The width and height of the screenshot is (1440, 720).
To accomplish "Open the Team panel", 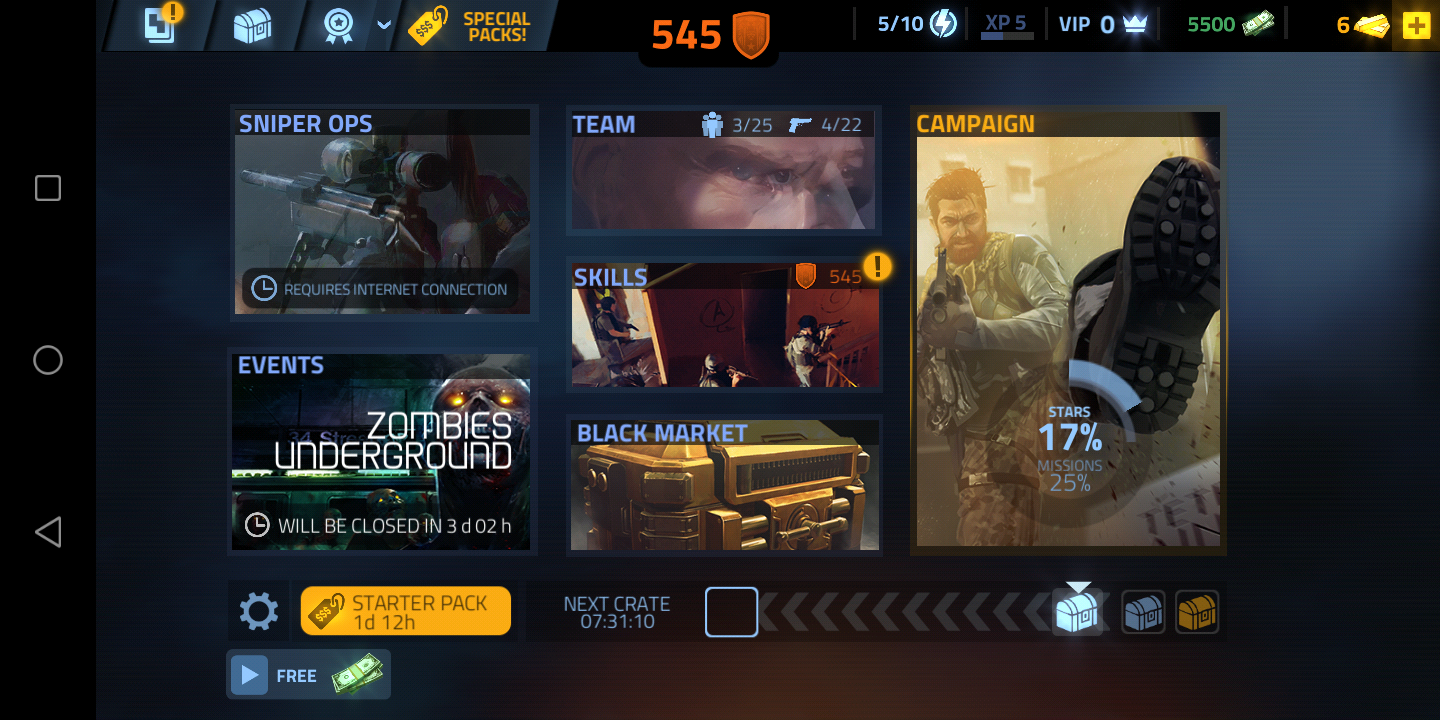I will pyautogui.click(x=723, y=170).
